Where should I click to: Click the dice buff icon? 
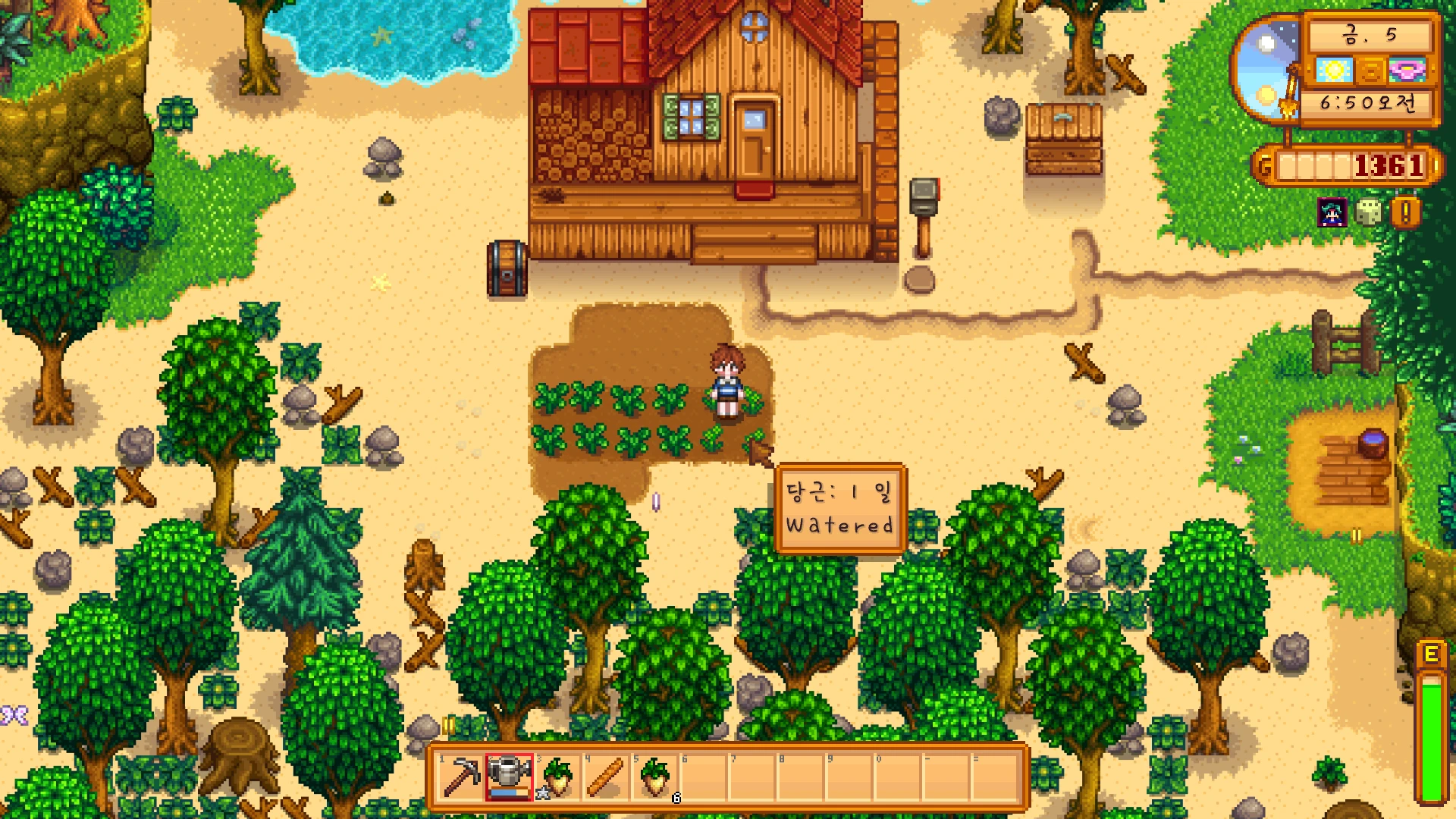point(1368,213)
